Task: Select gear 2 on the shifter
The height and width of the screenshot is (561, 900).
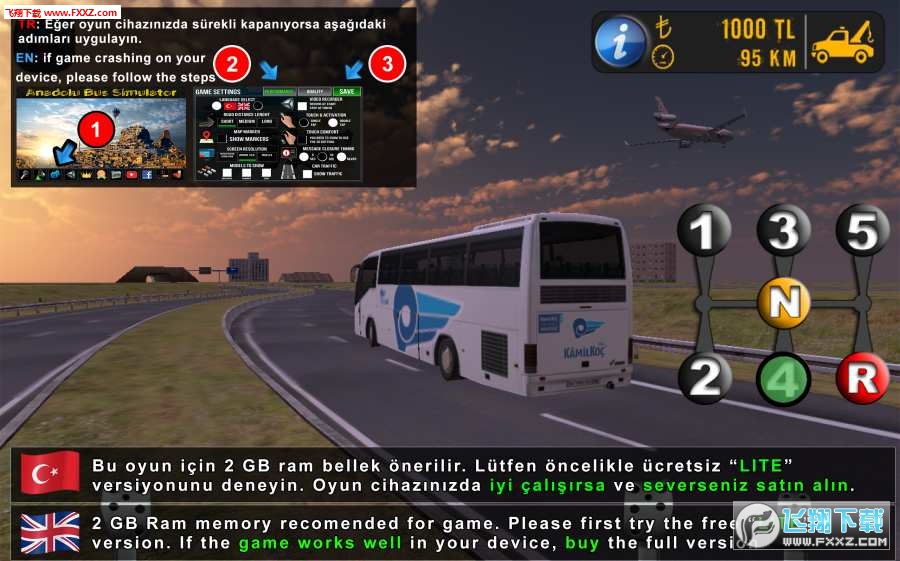Action: (x=706, y=377)
